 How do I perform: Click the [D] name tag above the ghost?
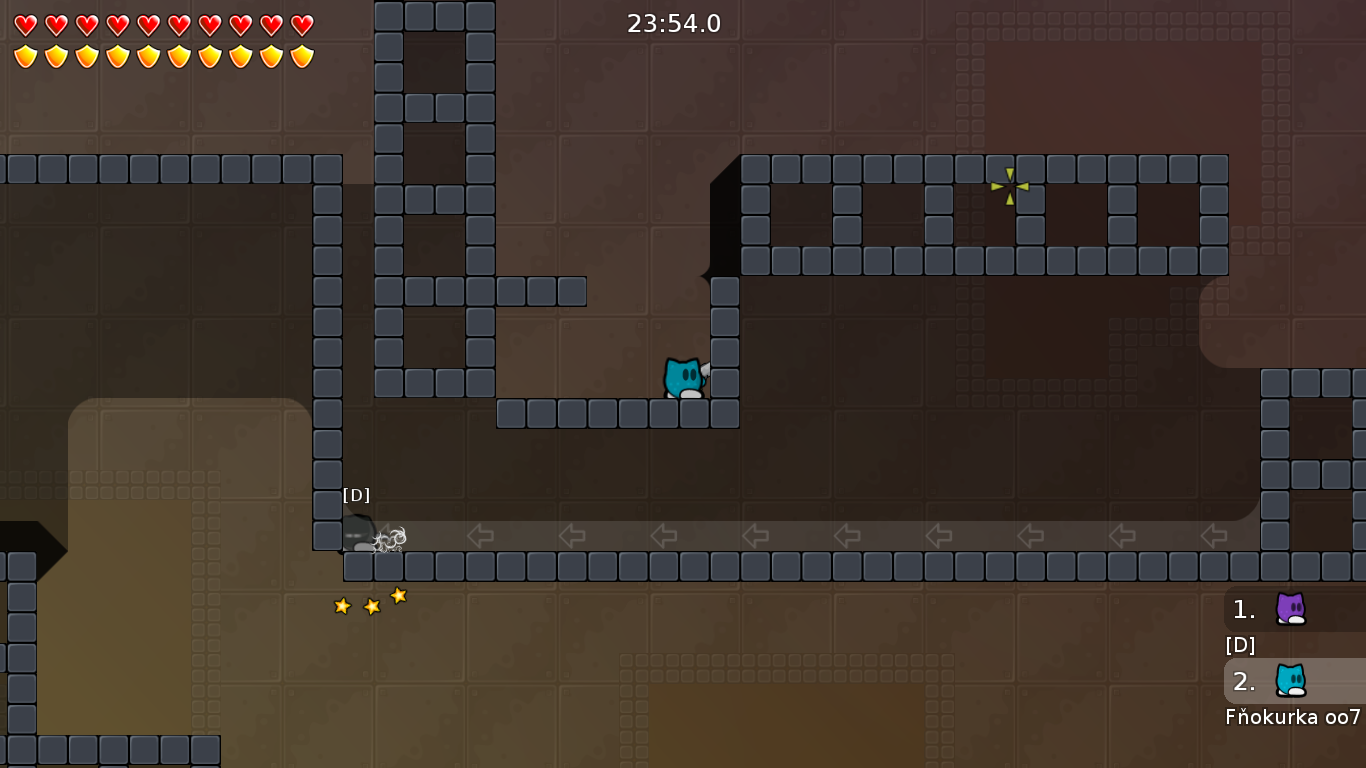pos(357,493)
